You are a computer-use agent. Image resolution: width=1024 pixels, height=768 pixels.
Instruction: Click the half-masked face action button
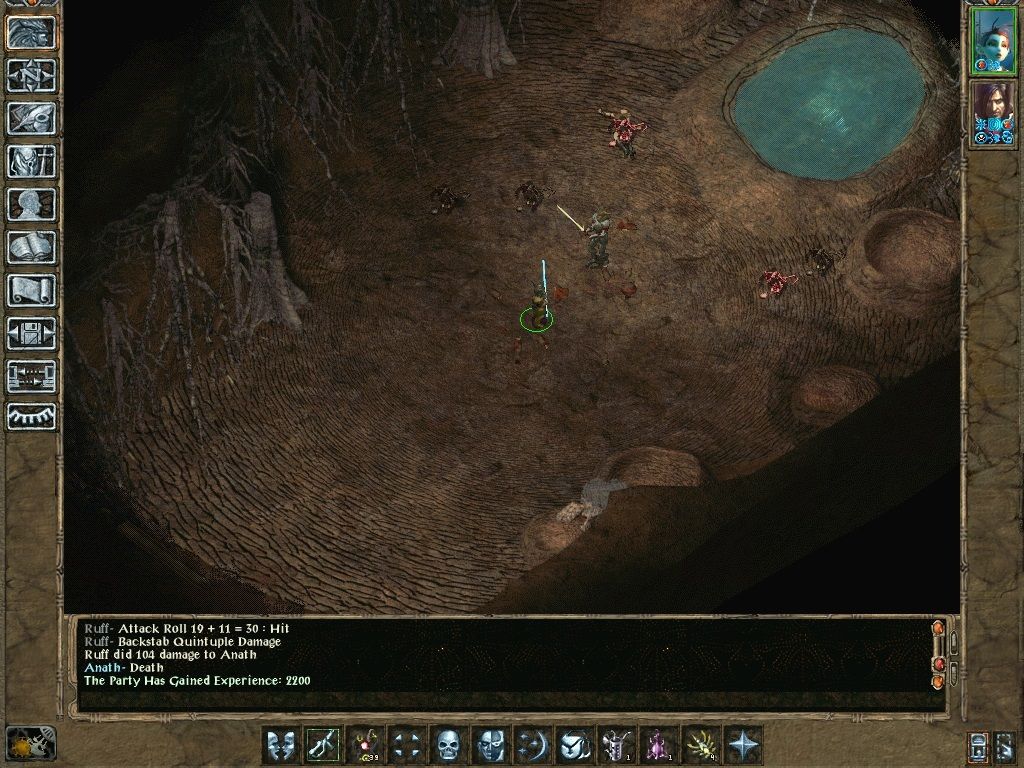(490, 745)
